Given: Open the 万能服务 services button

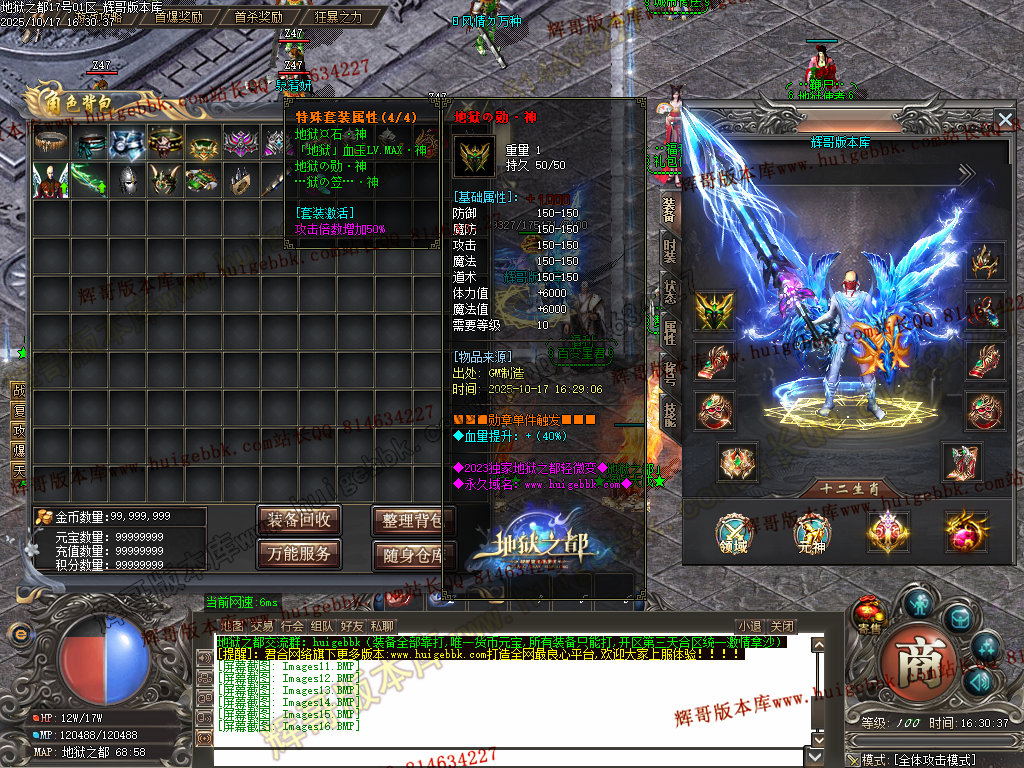Looking at the screenshot, I should pyautogui.click(x=299, y=554).
